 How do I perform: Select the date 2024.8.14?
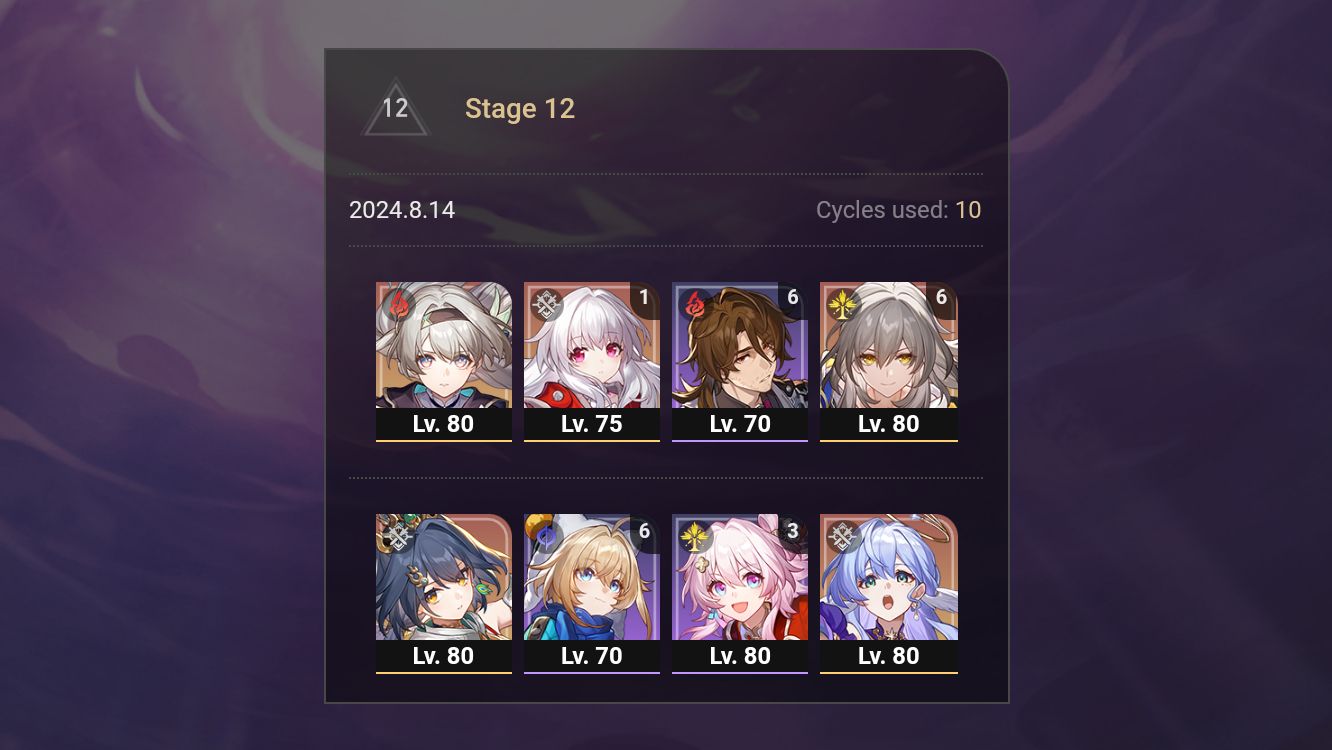(401, 210)
